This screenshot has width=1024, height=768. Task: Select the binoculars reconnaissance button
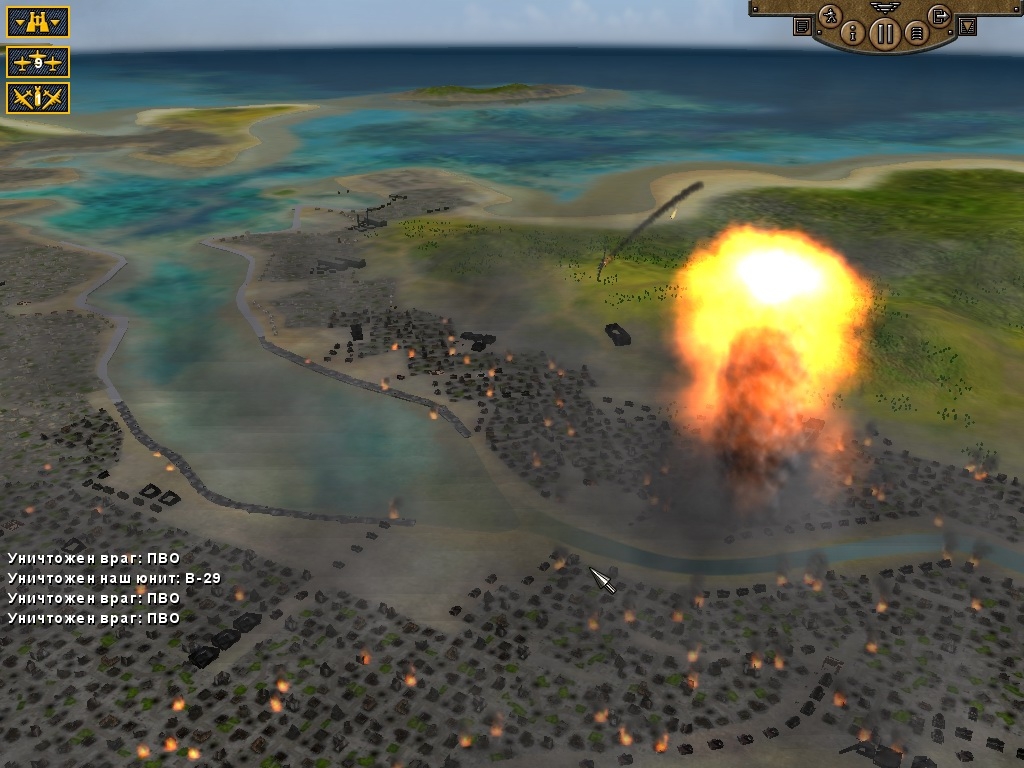[38, 22]
